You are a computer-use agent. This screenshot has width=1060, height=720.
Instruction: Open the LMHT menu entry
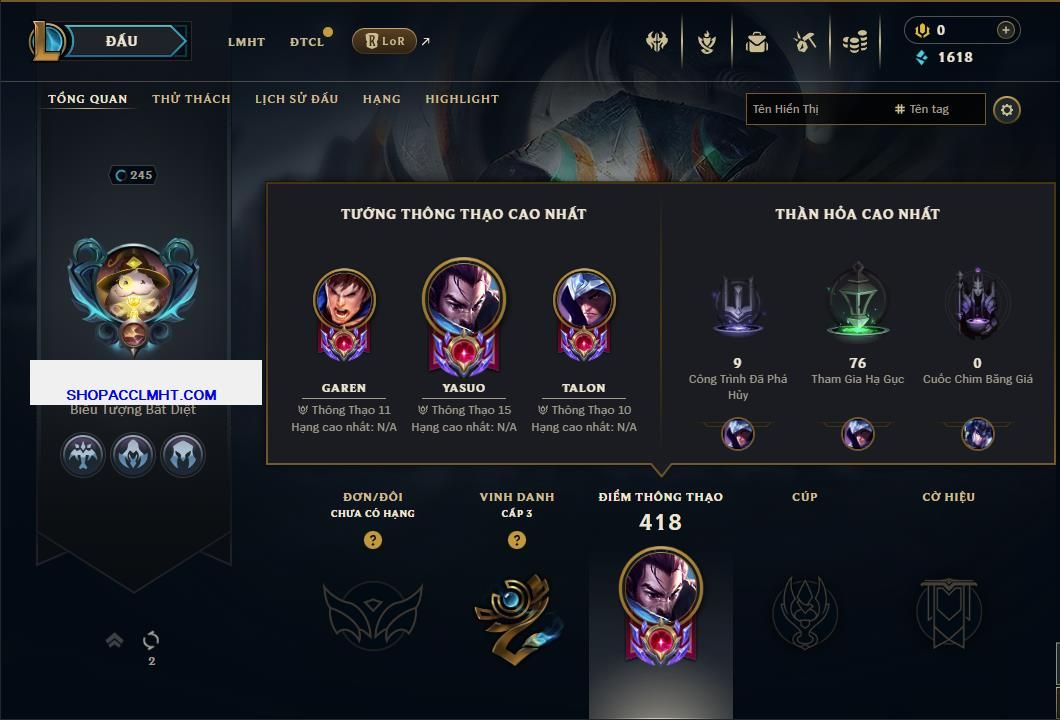tap(246, 42)
